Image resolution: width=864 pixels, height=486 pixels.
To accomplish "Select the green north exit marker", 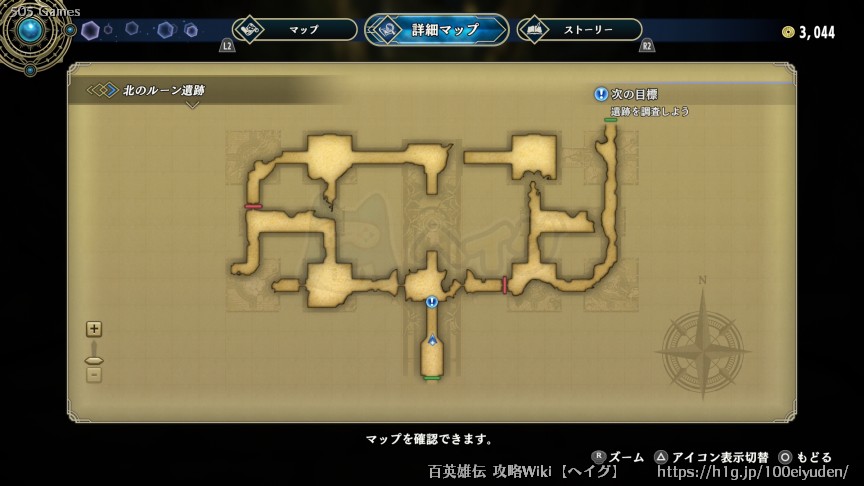I will pyautogui.click(x=610, y=120).
